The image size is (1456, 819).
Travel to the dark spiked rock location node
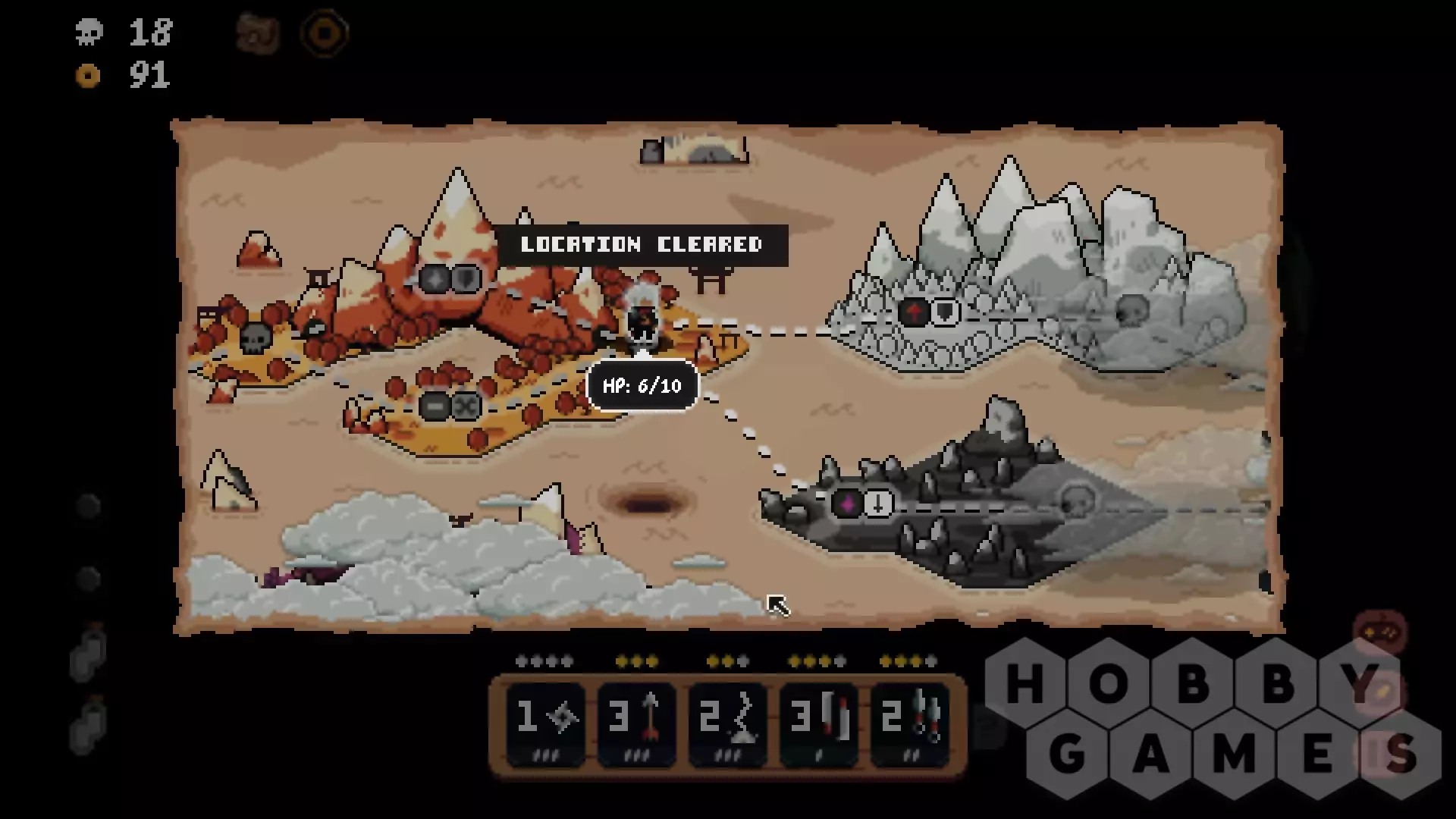tap(863, 504)
